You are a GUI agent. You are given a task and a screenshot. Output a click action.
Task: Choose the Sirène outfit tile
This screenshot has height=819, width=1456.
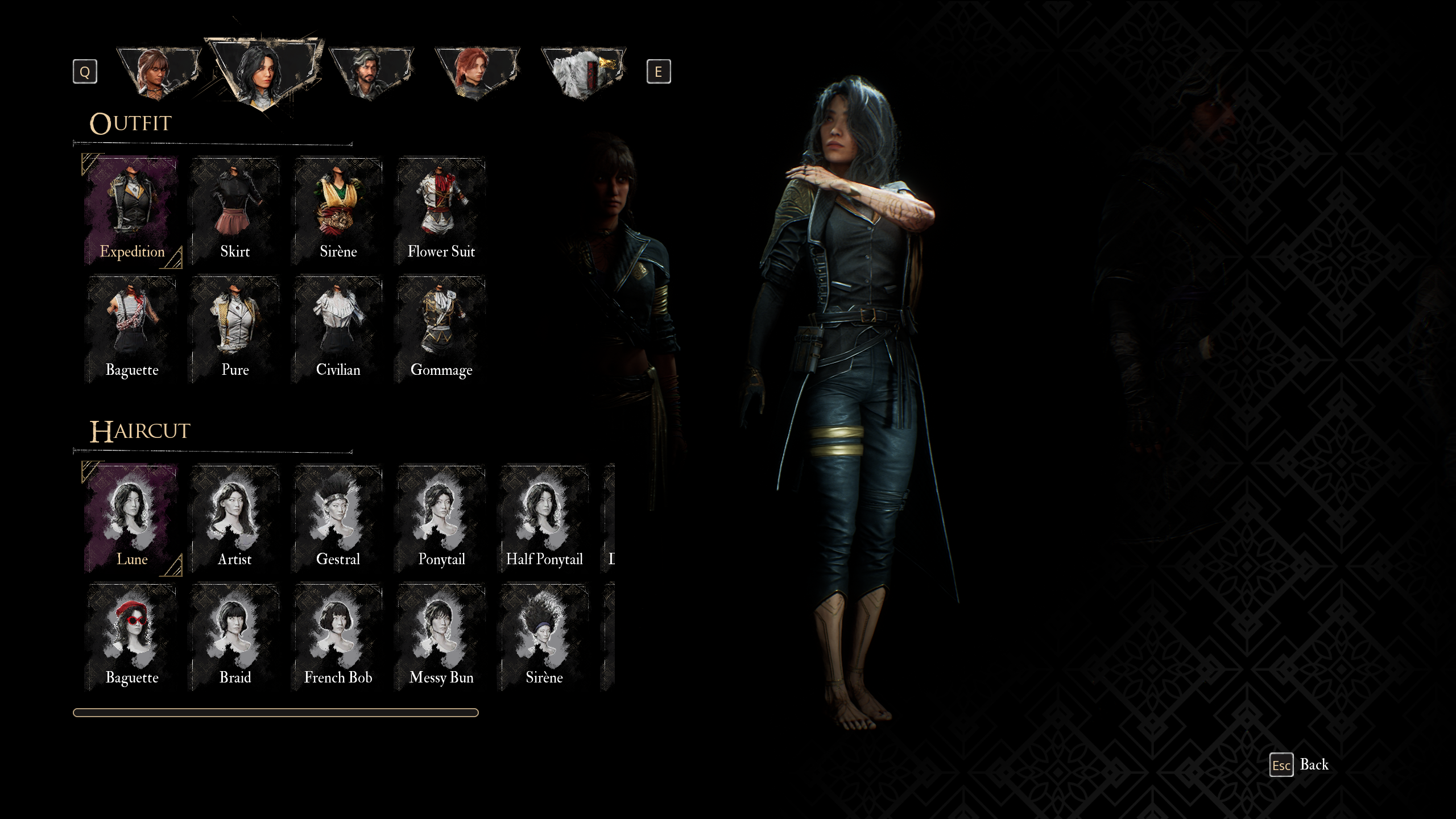tap(338, 210)
